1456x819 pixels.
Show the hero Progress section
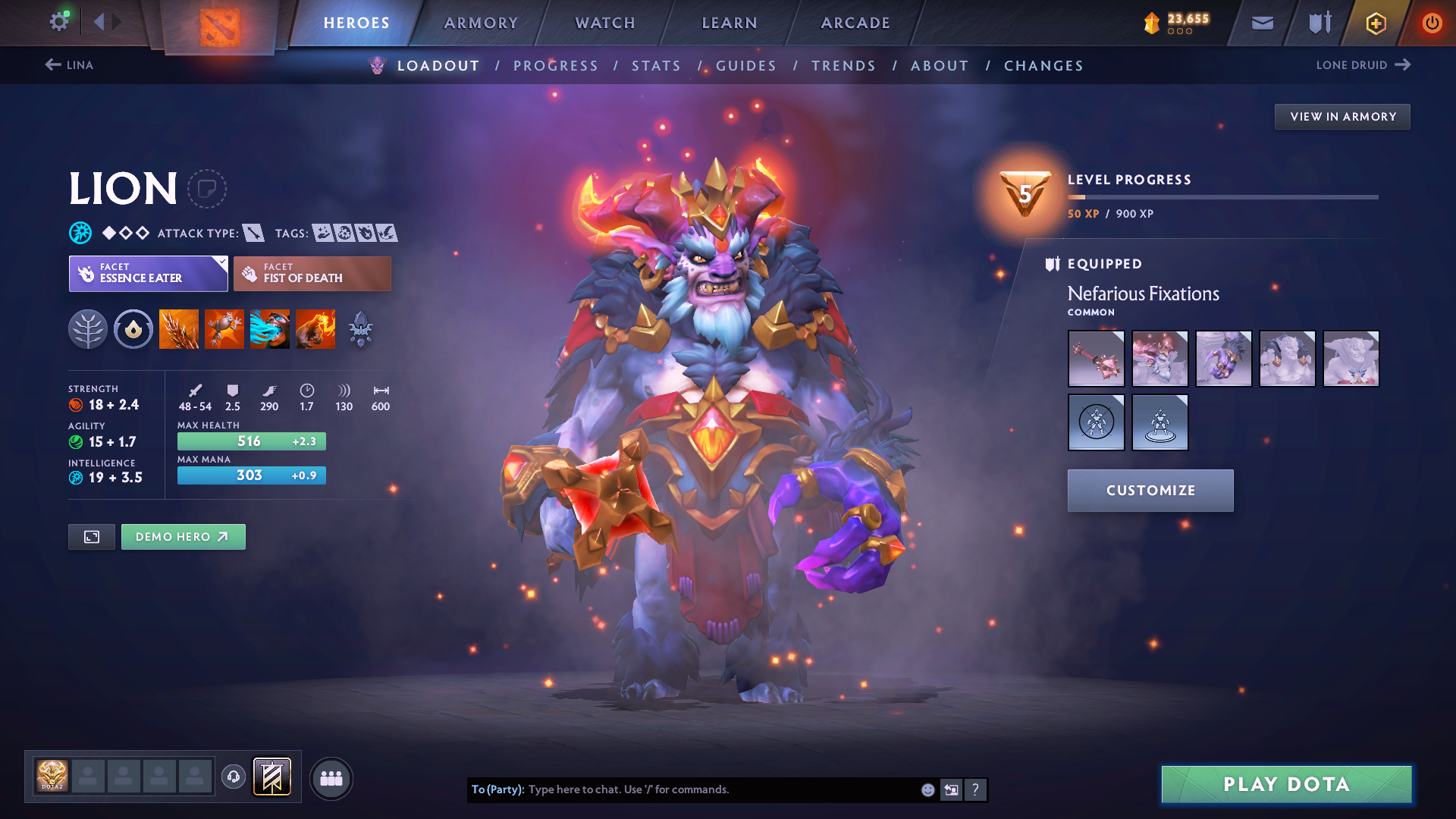(x=556, y=66)
